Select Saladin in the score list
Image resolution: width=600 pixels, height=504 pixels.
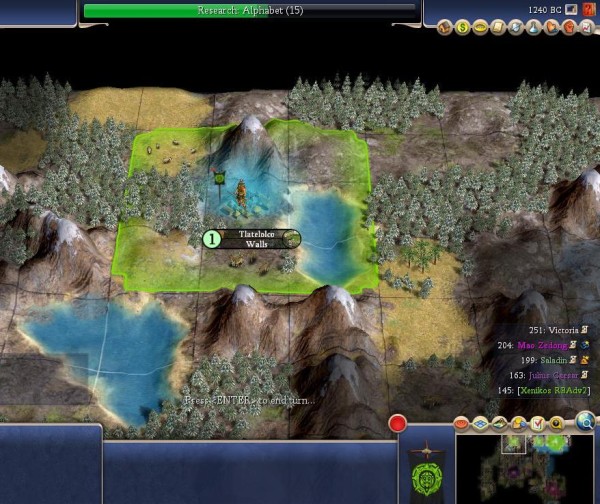click(560, 359)
